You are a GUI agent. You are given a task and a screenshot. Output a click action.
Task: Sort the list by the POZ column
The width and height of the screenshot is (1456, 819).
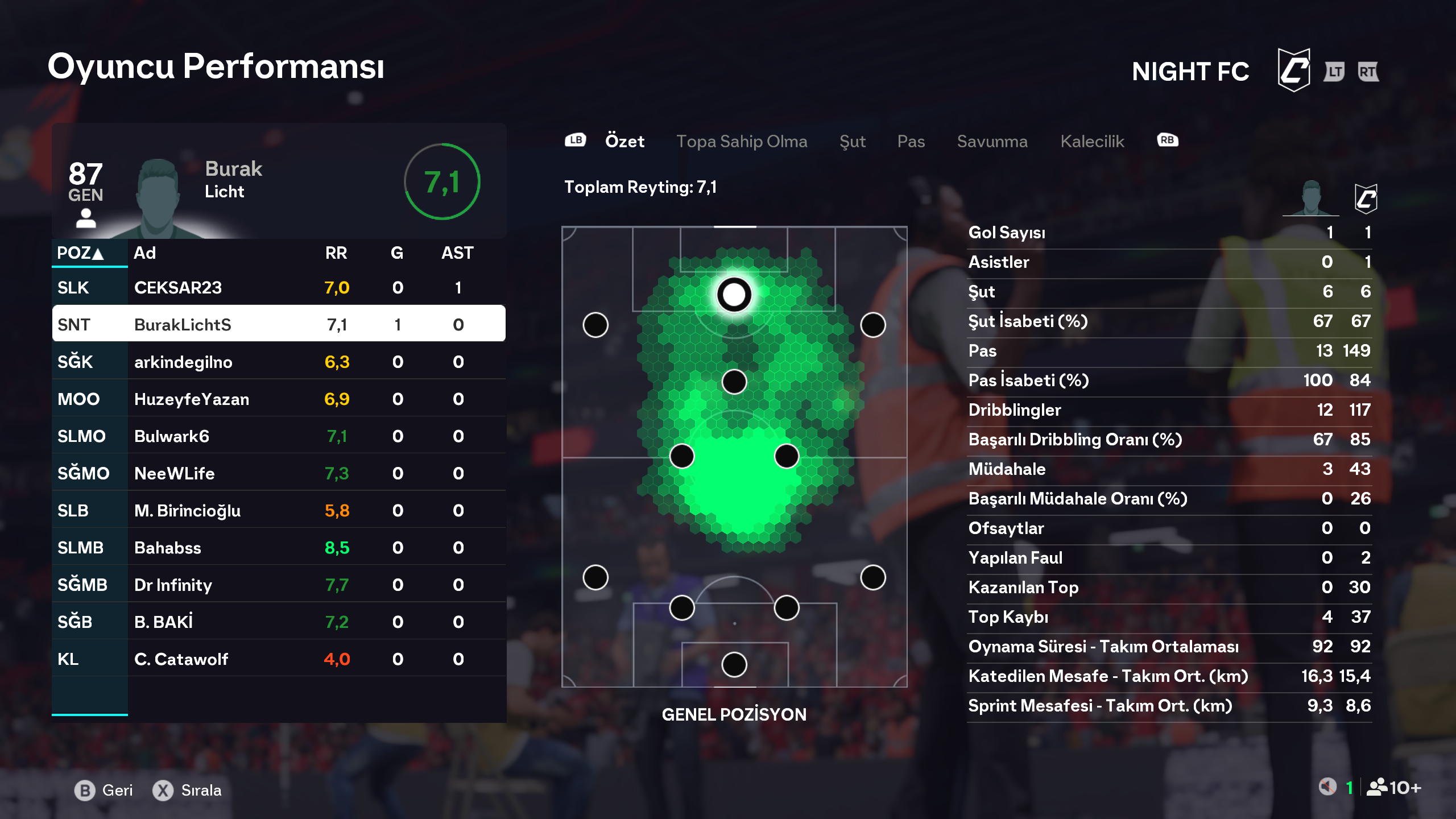(80, 253)
